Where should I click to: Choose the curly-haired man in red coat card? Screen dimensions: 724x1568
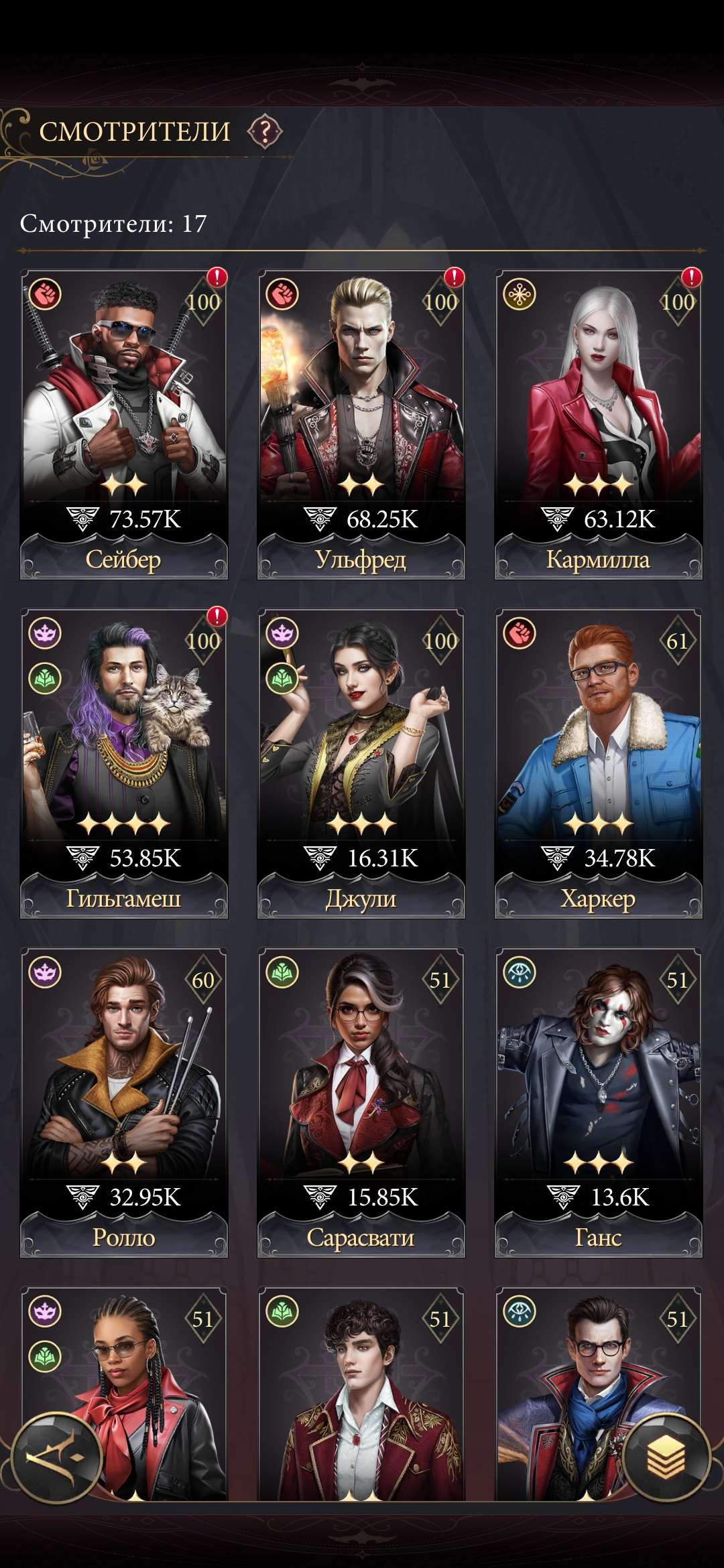(361, 1394)
